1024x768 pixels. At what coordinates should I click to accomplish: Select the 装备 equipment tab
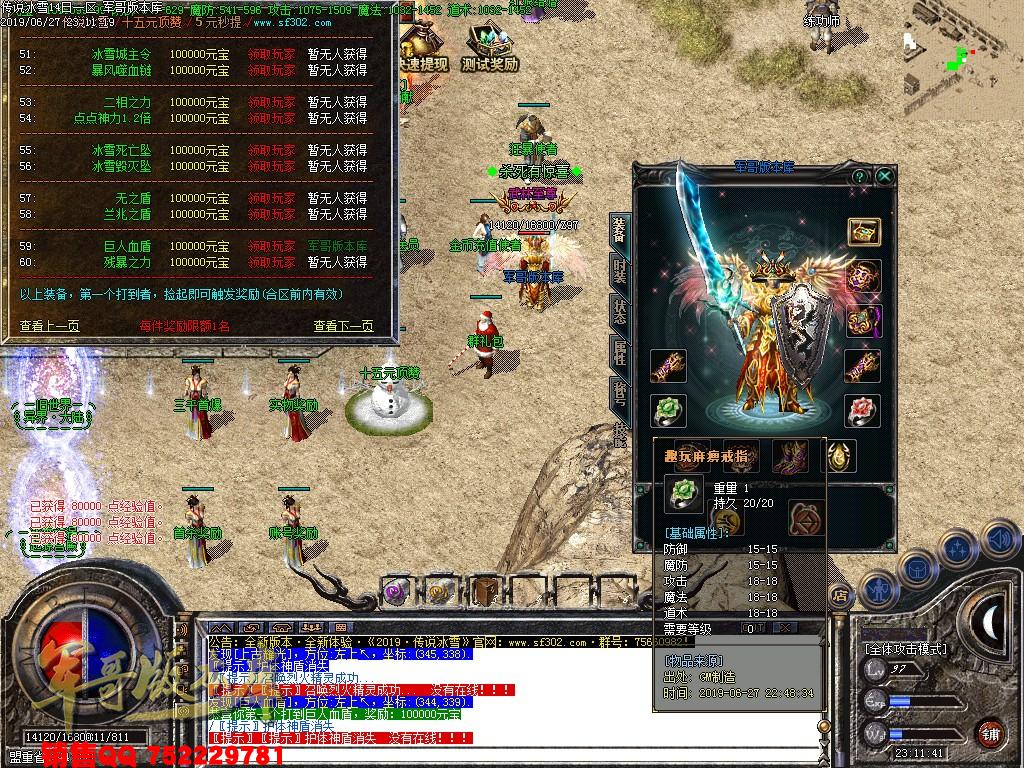620,229
